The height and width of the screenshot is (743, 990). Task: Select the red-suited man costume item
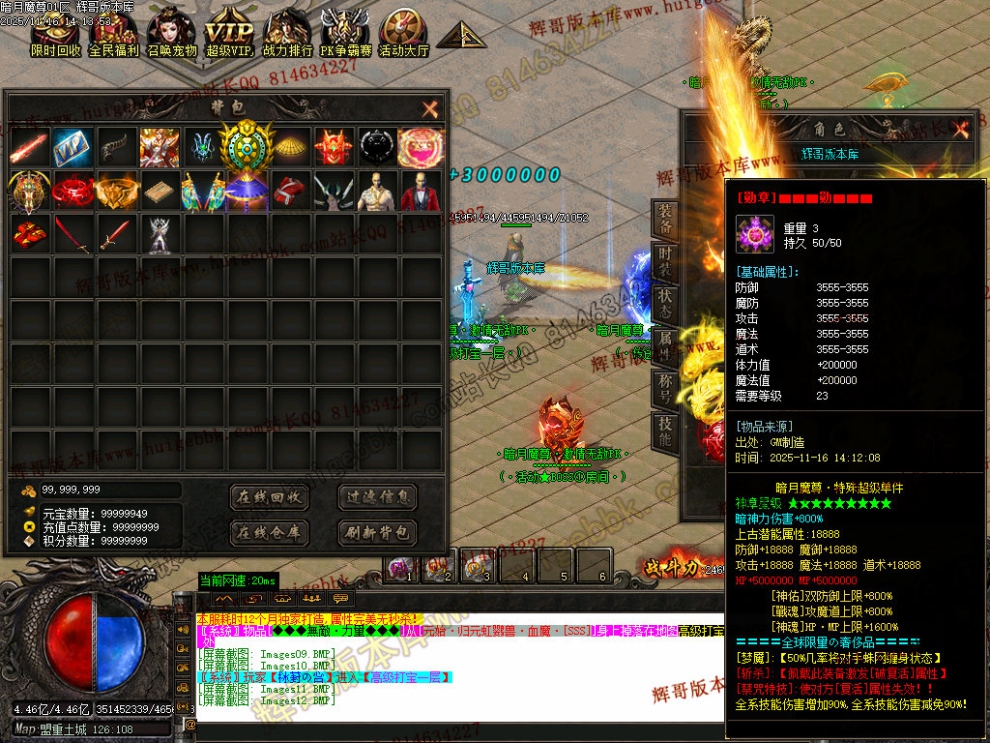420,190
